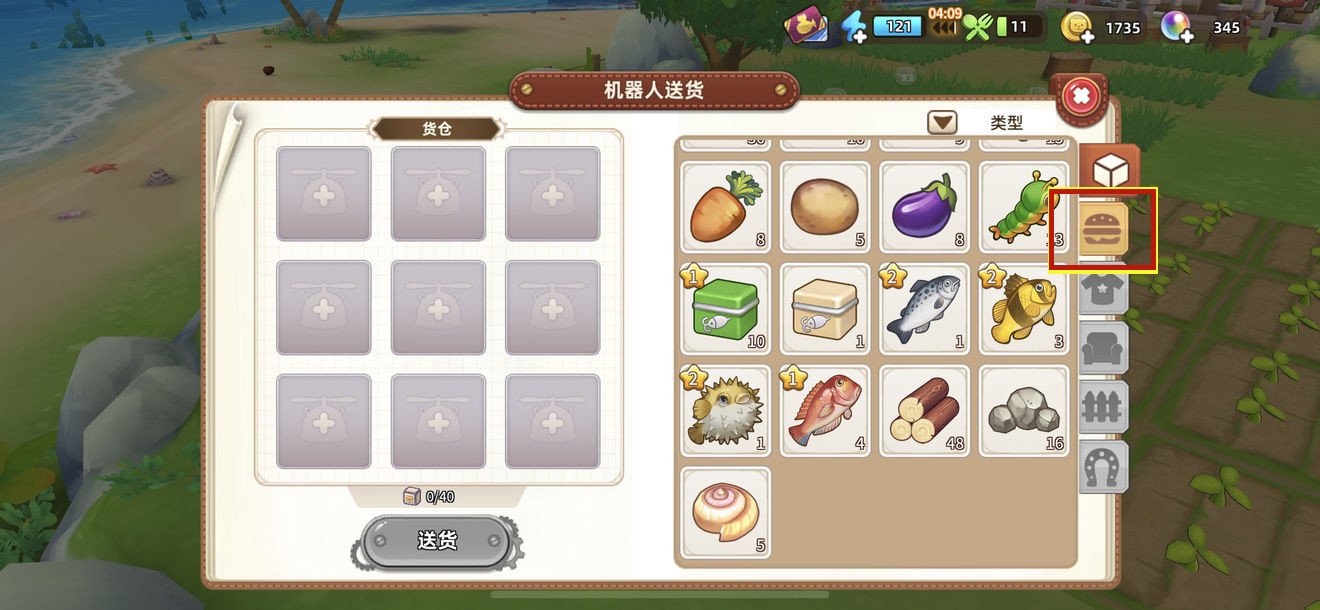
Task: Pick the purple eggplant slot
Action: pyautogui.click(x=924, y=208)
